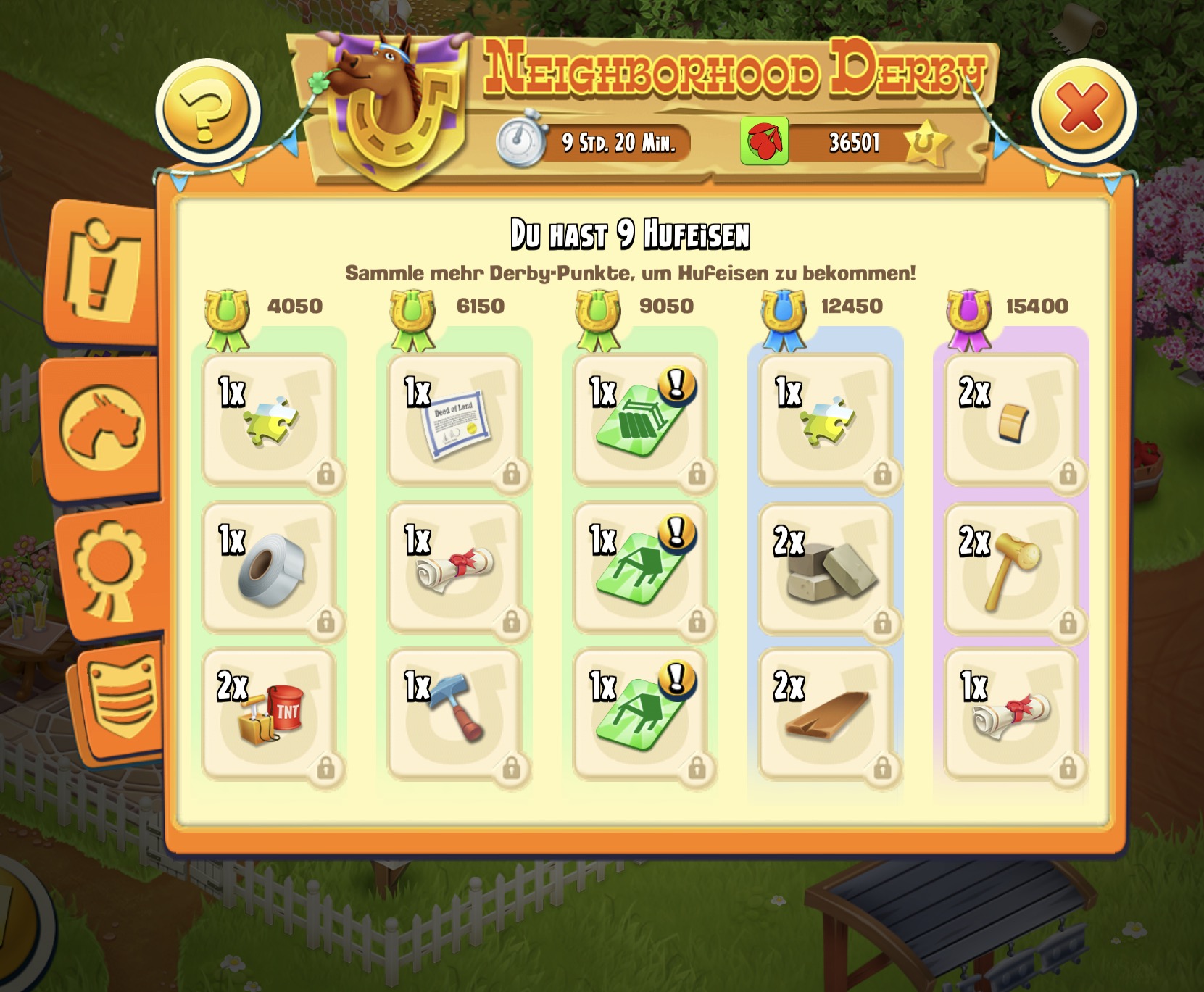Open the horse head derby tab
Screen dimensions: 1204x992
[x=103, y=428]
